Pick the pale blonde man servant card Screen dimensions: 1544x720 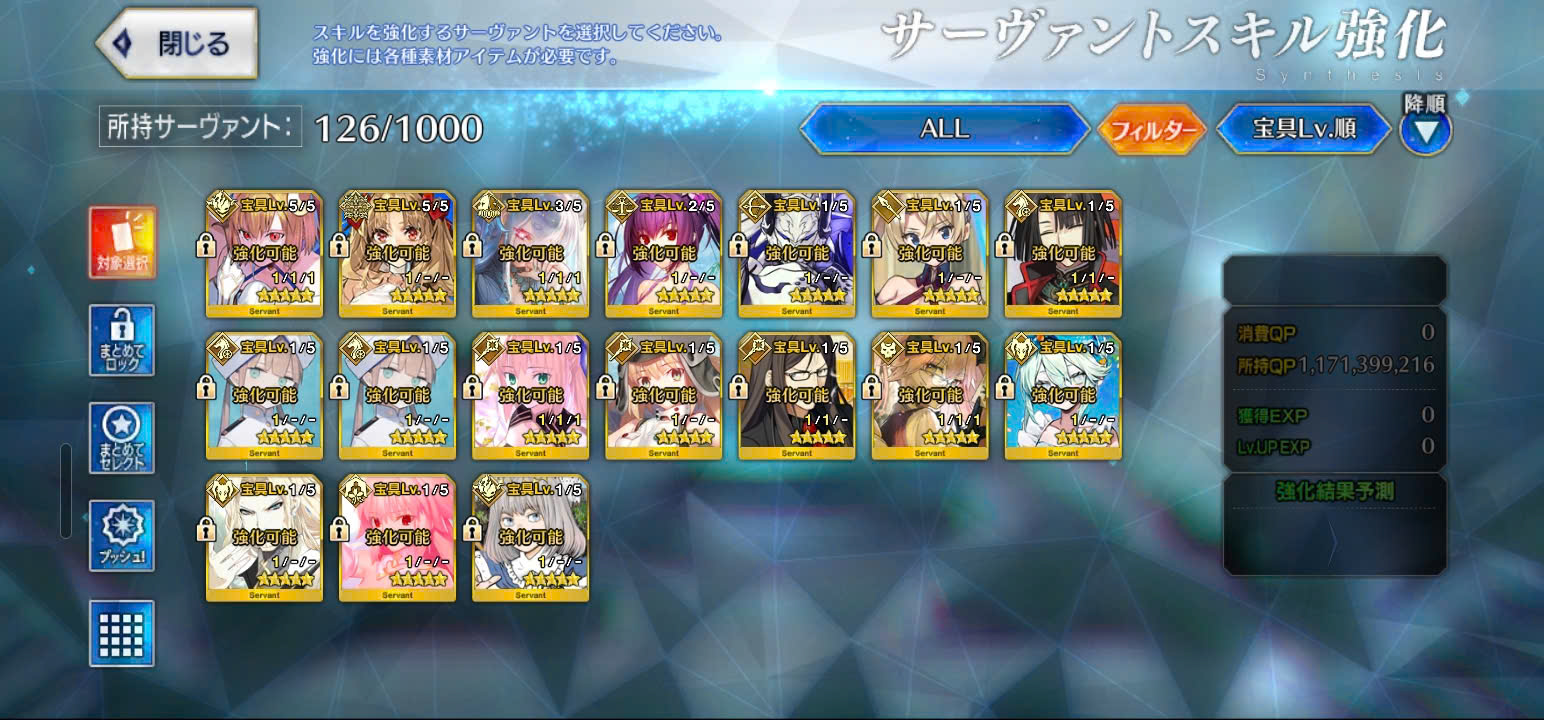pos(264,539)
